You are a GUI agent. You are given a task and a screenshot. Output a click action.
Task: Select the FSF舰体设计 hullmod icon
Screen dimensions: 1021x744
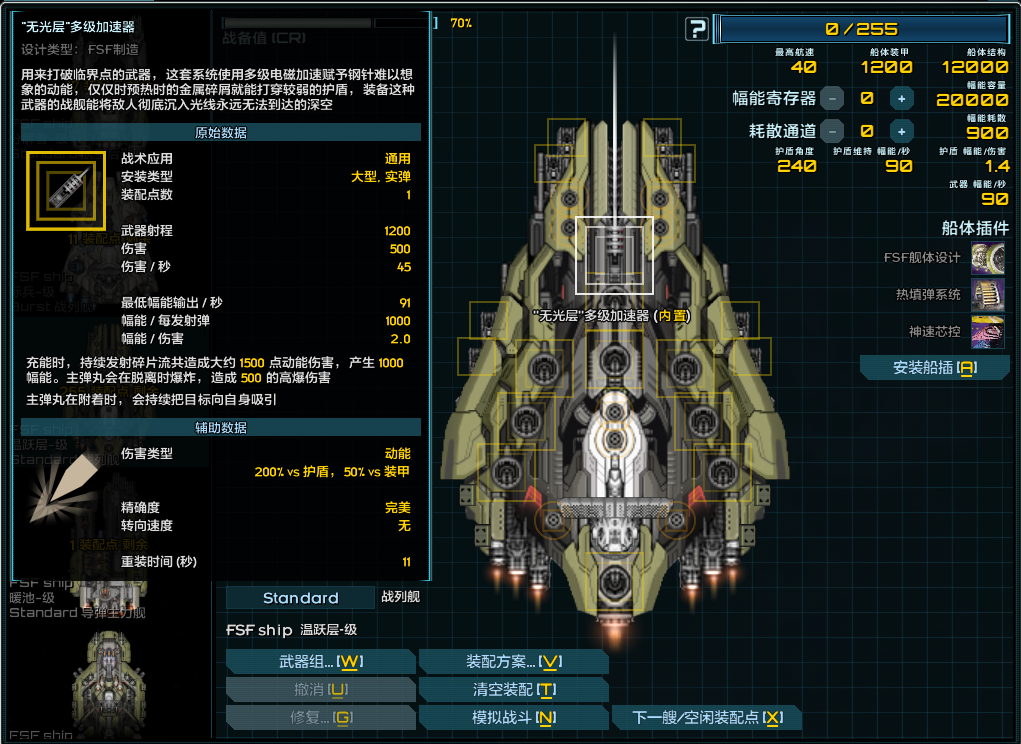[x=988, y=258]
